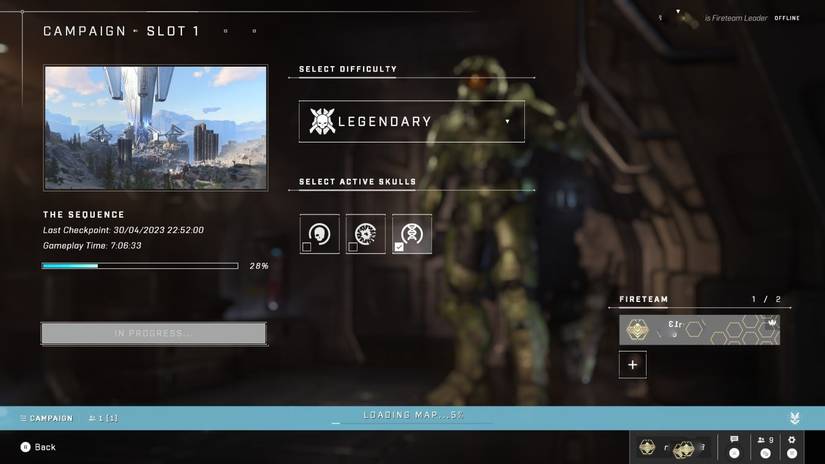Go back with the Back button

38,447
